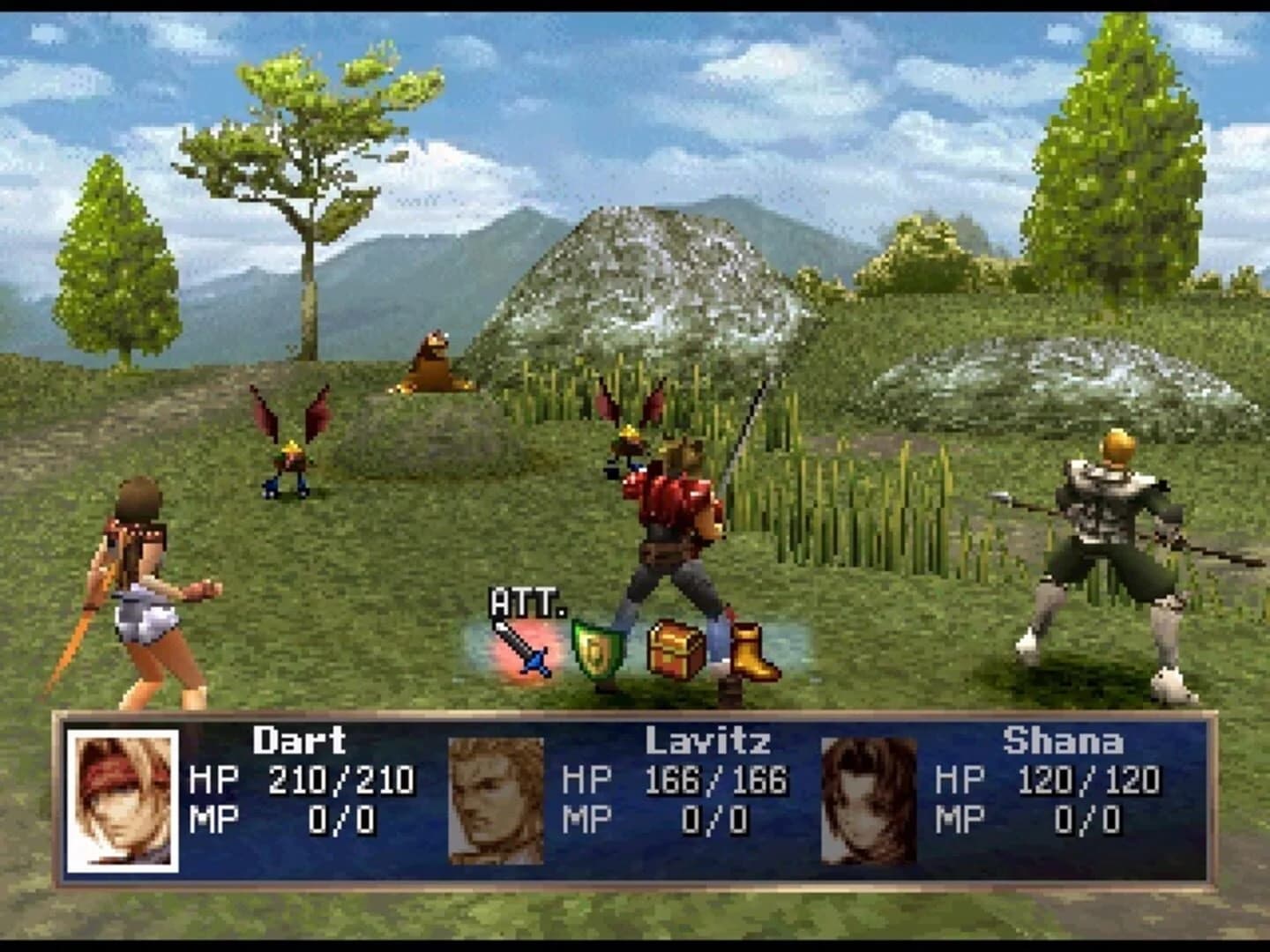The height and width of the screenshot is (952, 1270).
Task: Click the name Lavitz in the status bar
Action: (x=706, y=741)
